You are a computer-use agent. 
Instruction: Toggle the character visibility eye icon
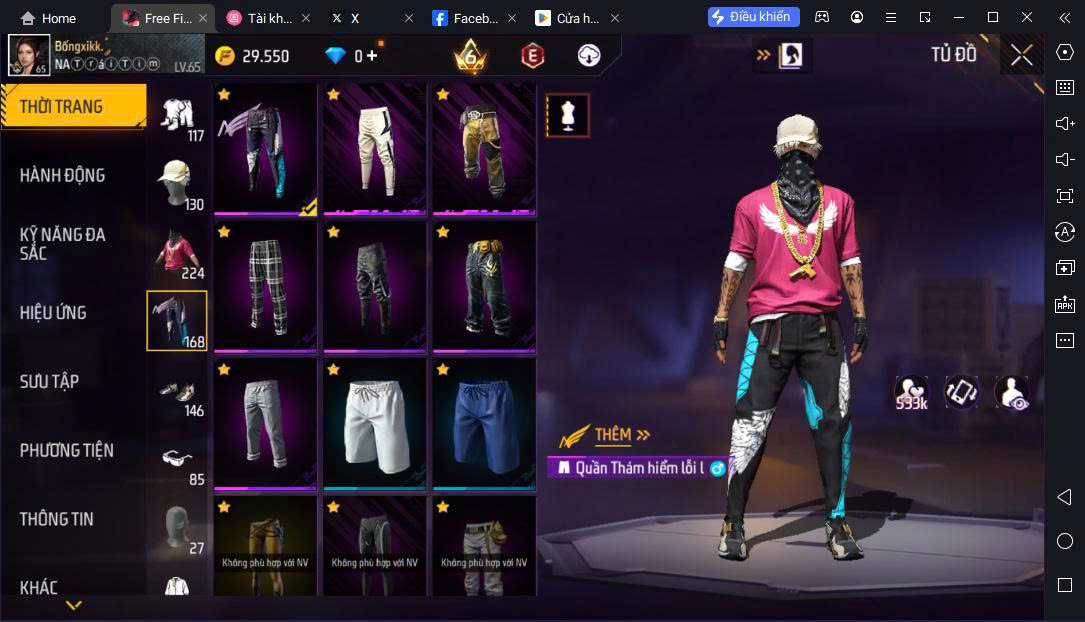(1012, 392)
